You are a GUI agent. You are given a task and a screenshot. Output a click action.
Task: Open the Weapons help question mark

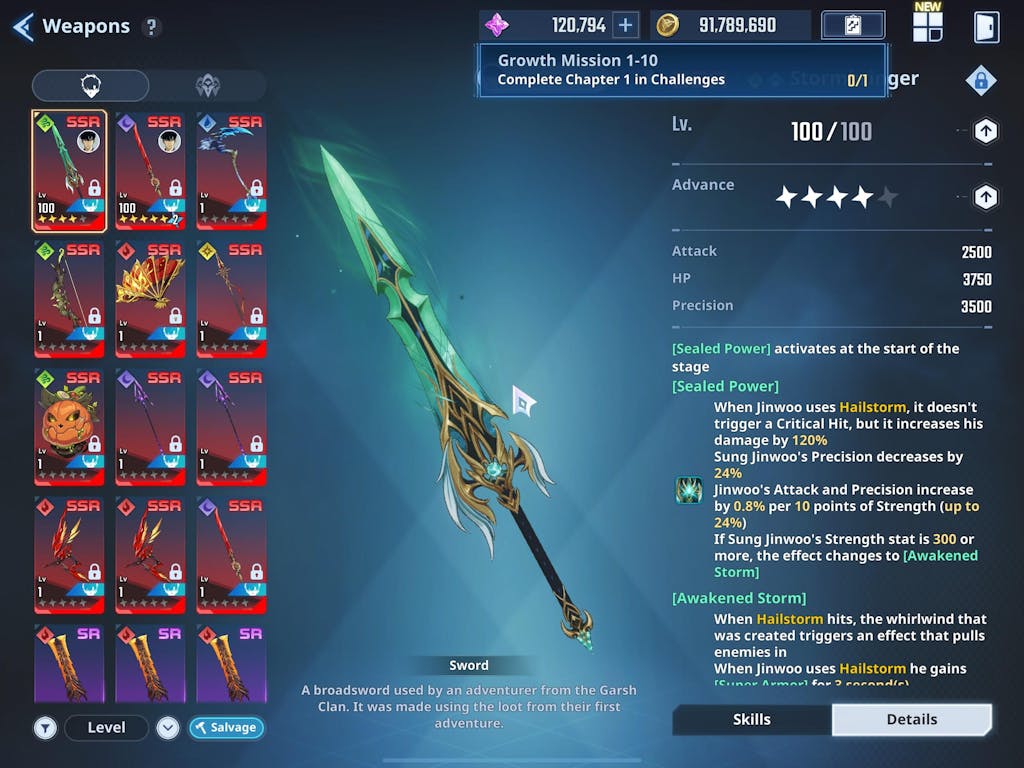151,27
